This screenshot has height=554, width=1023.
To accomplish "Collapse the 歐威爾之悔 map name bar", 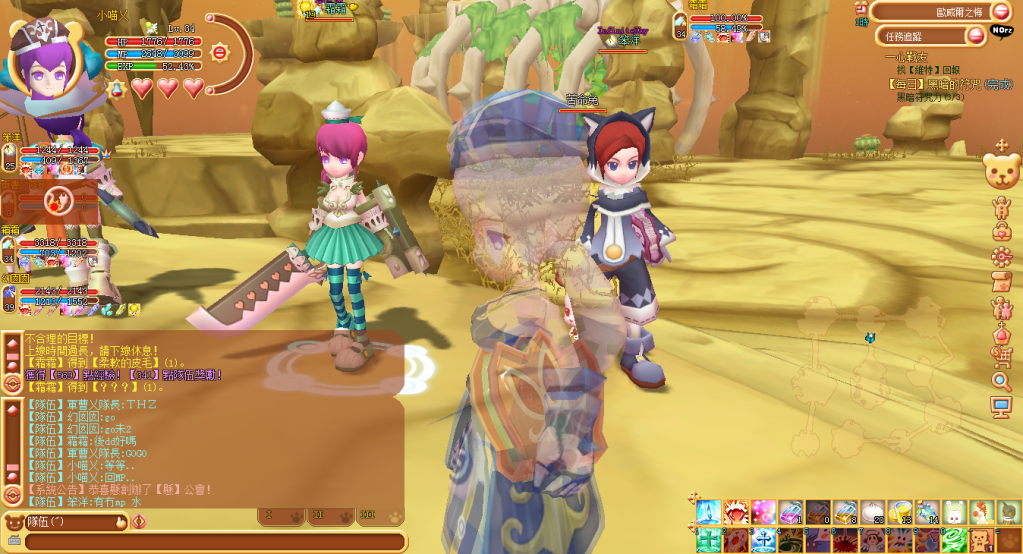I will click(x=1001, y=11).
